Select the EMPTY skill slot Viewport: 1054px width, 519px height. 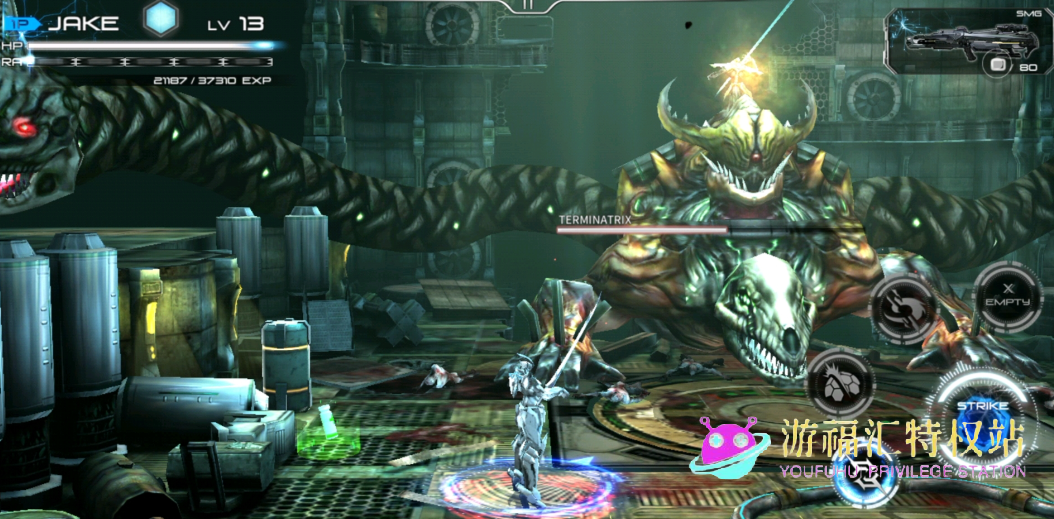[1007, 294]
